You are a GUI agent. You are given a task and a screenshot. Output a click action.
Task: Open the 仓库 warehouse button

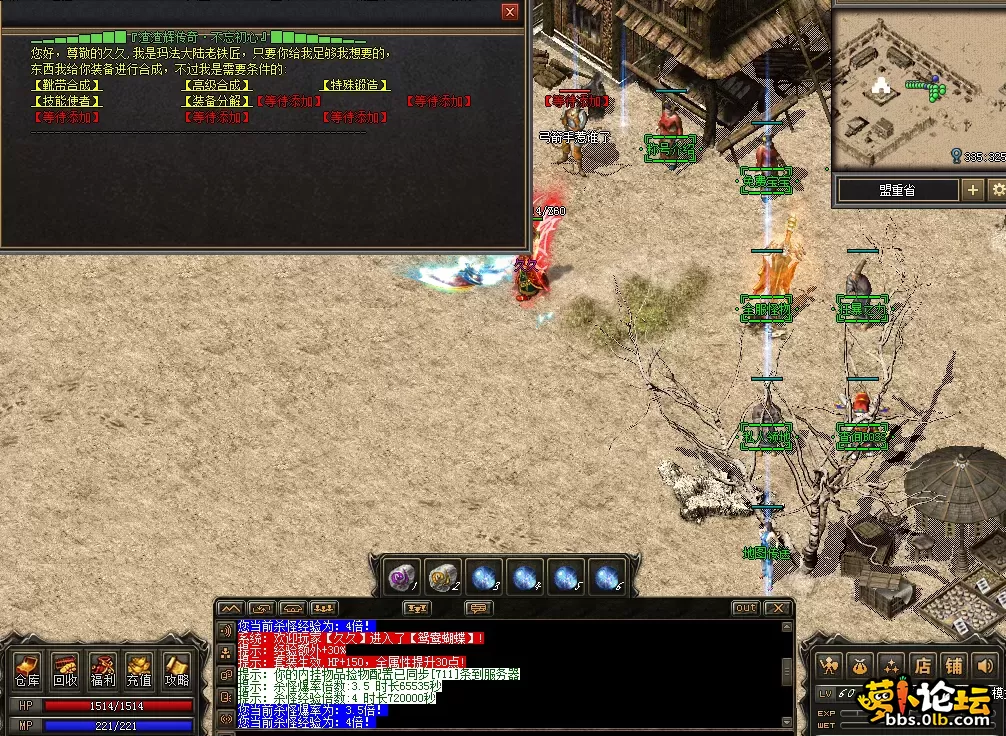(27, 671)
